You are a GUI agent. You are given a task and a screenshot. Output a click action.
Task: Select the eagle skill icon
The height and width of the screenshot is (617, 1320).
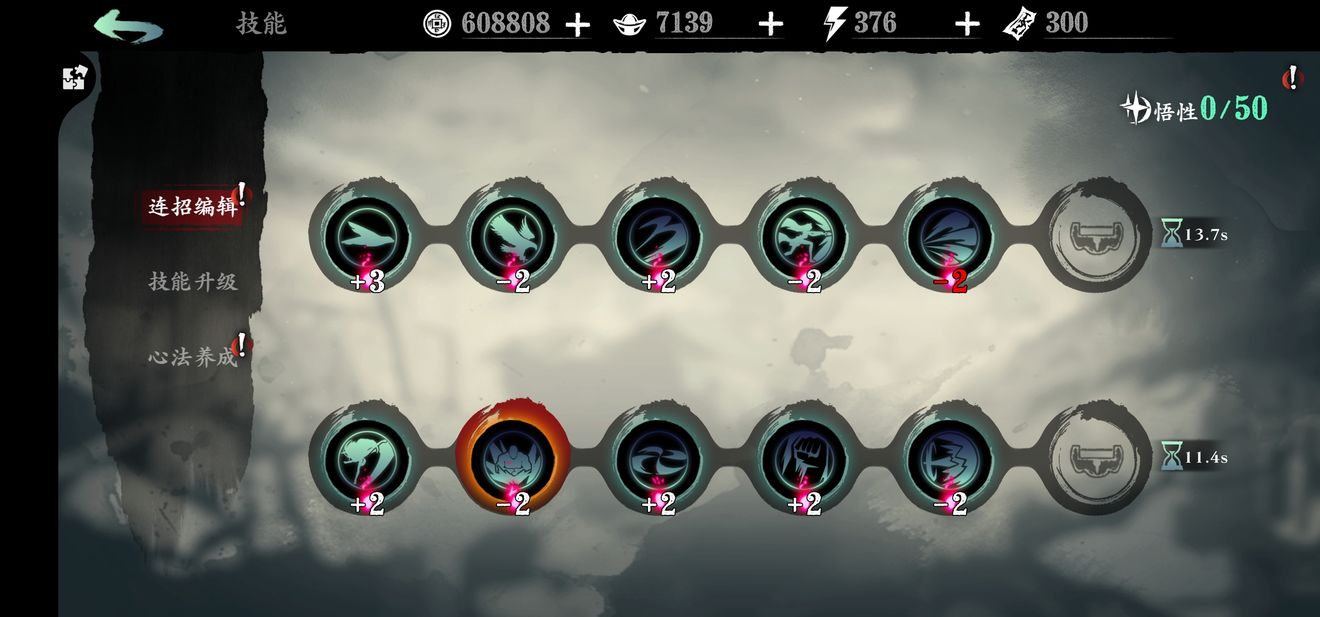(x=512, y=236)
